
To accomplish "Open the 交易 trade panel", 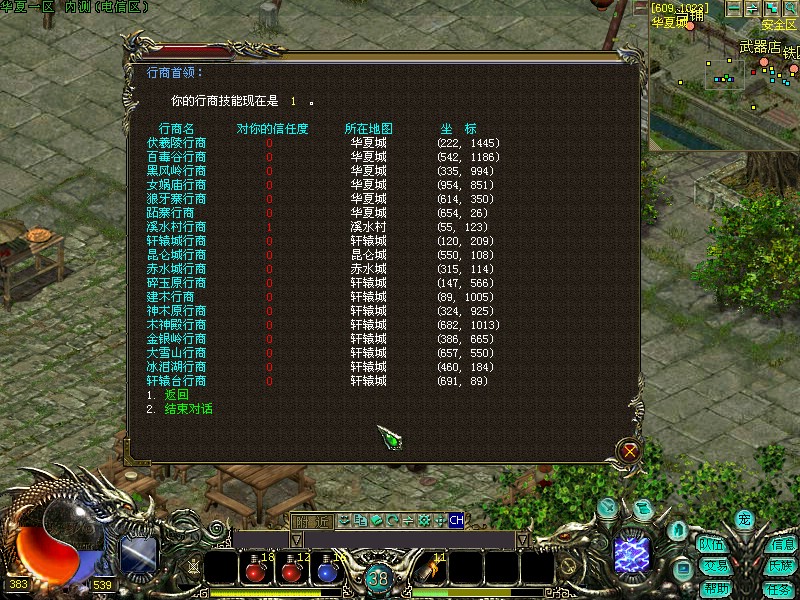I will (712, 566).
